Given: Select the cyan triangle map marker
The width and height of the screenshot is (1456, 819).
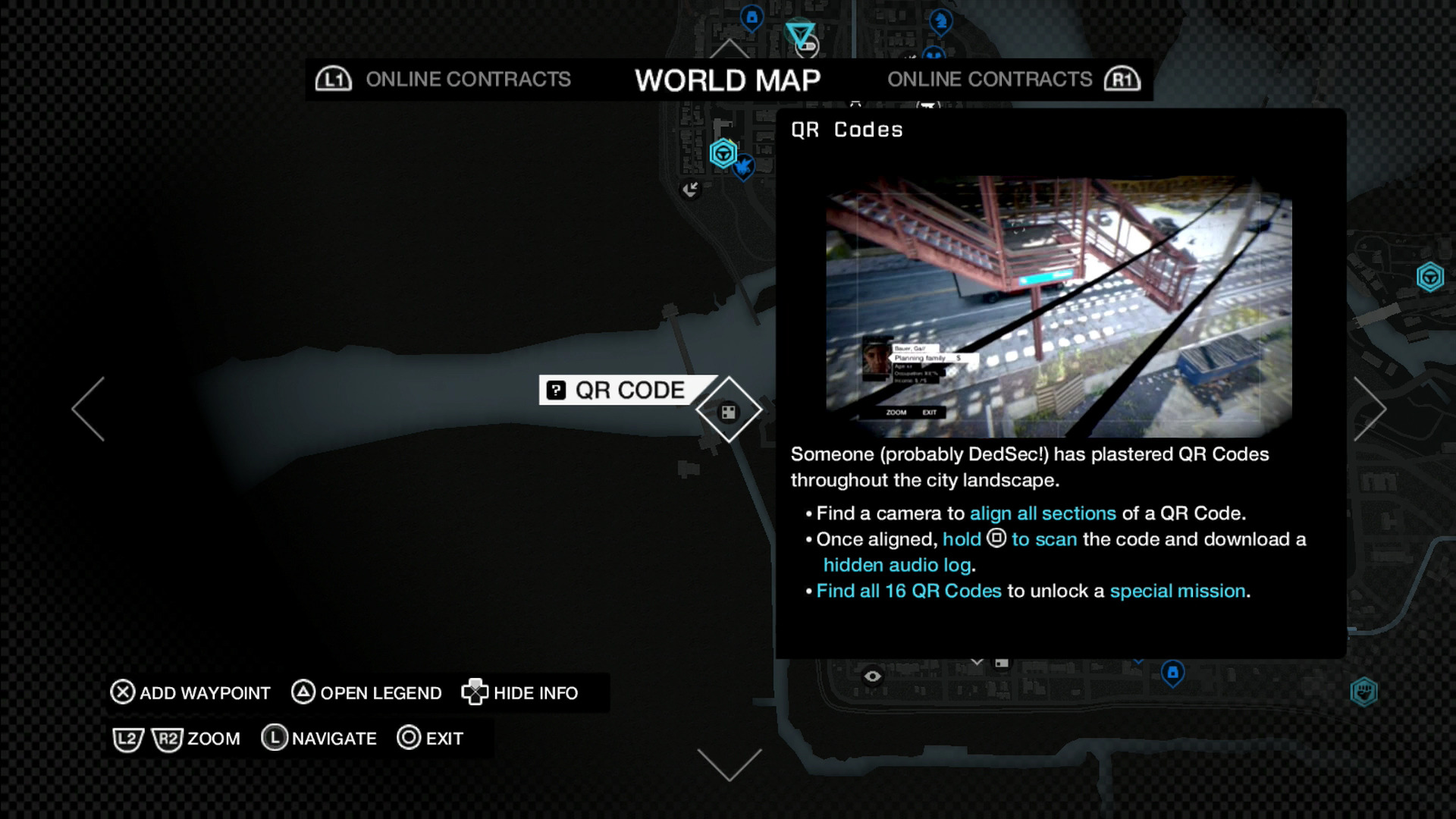Looking at the screenshot, I should [799, 34].
